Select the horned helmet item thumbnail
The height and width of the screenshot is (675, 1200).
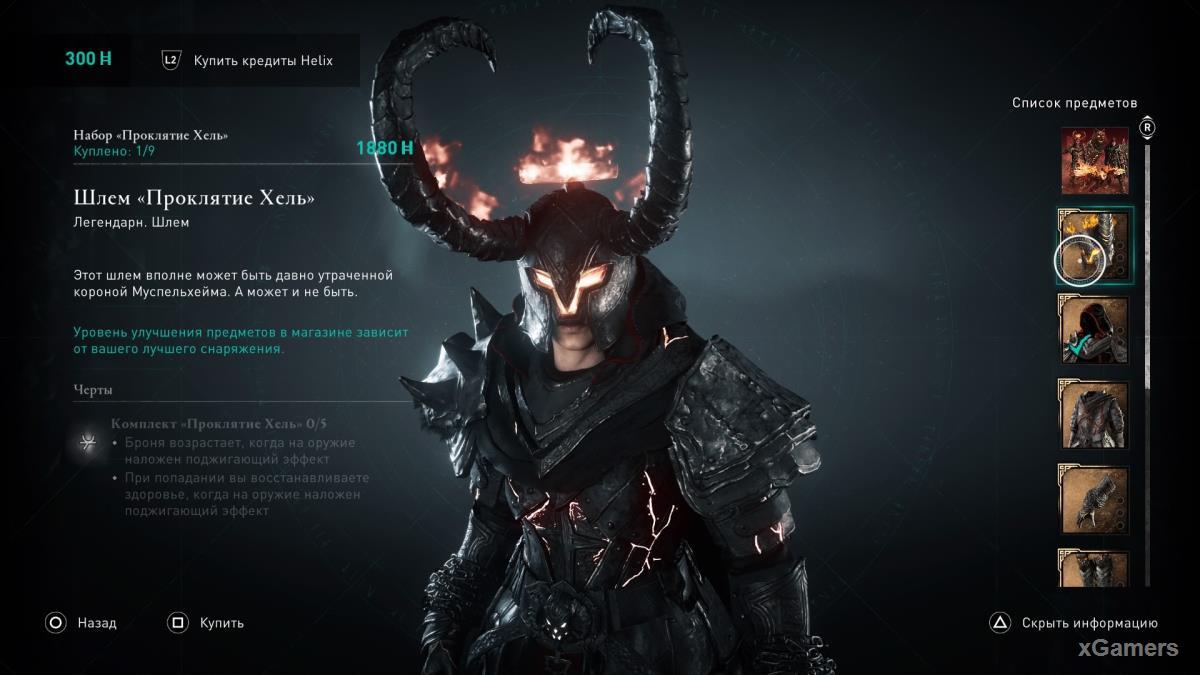click(x=1094, y=244)
